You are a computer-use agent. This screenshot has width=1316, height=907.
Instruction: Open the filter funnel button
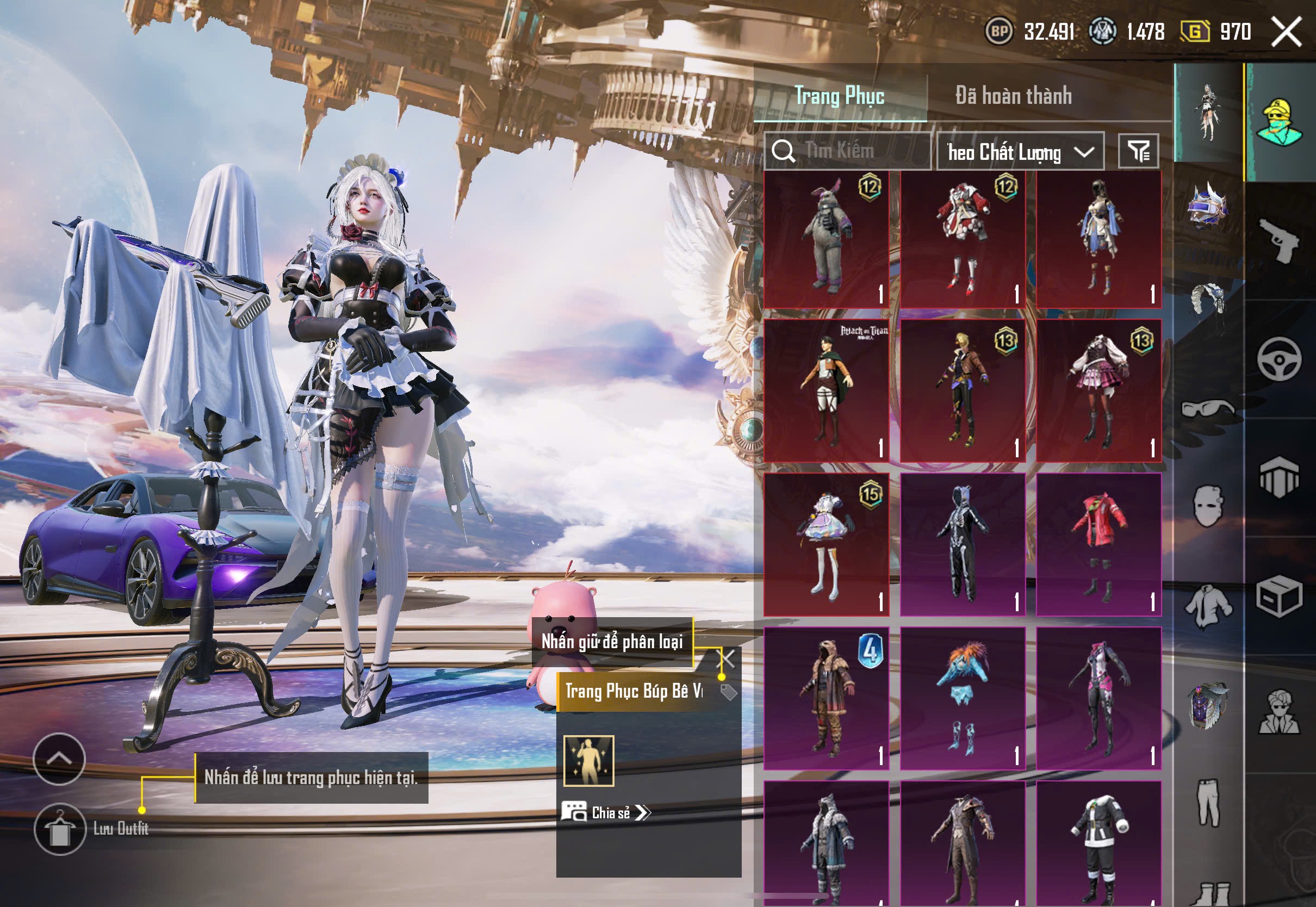tap(1138, 151)
